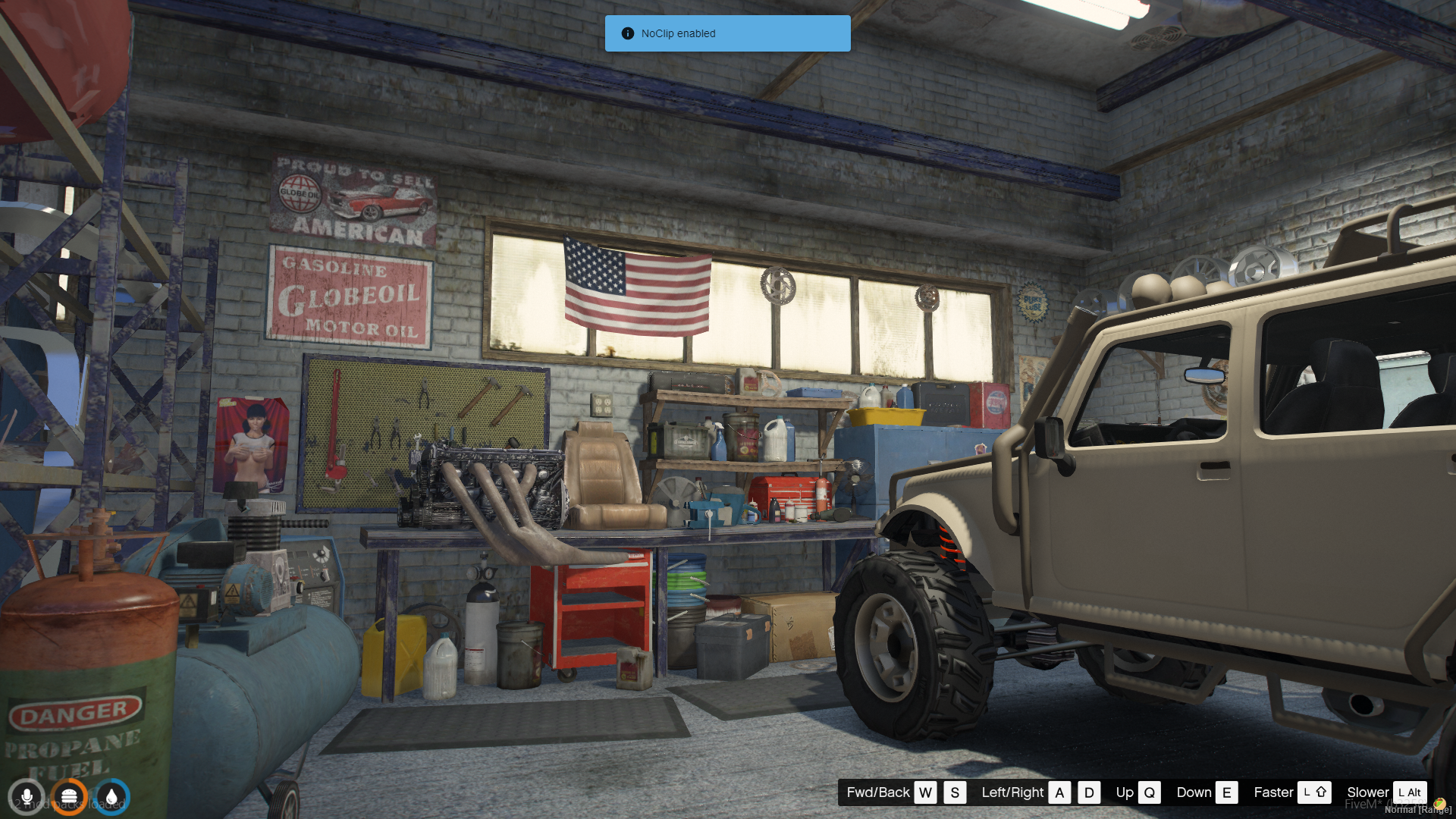This screenshot has height=819, width=1456.
Task: Click the water drop thirst icon
Action: [111, 797]
